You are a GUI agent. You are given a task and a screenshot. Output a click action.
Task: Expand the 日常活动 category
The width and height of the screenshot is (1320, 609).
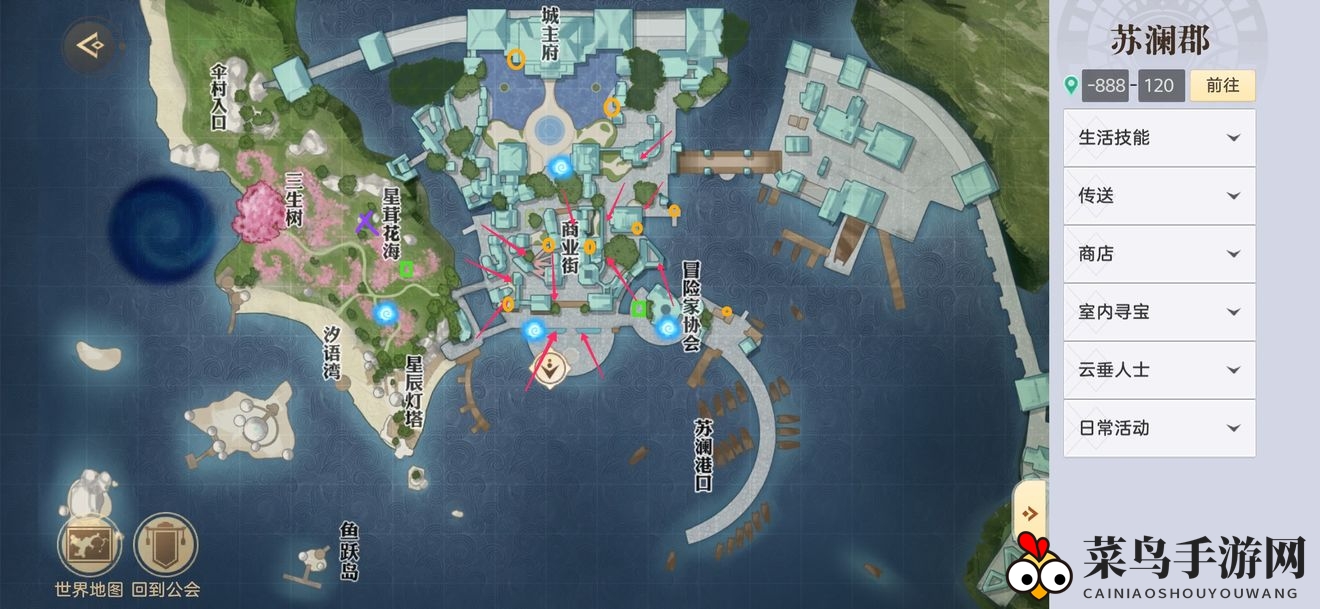click(x=1159, y=428)
